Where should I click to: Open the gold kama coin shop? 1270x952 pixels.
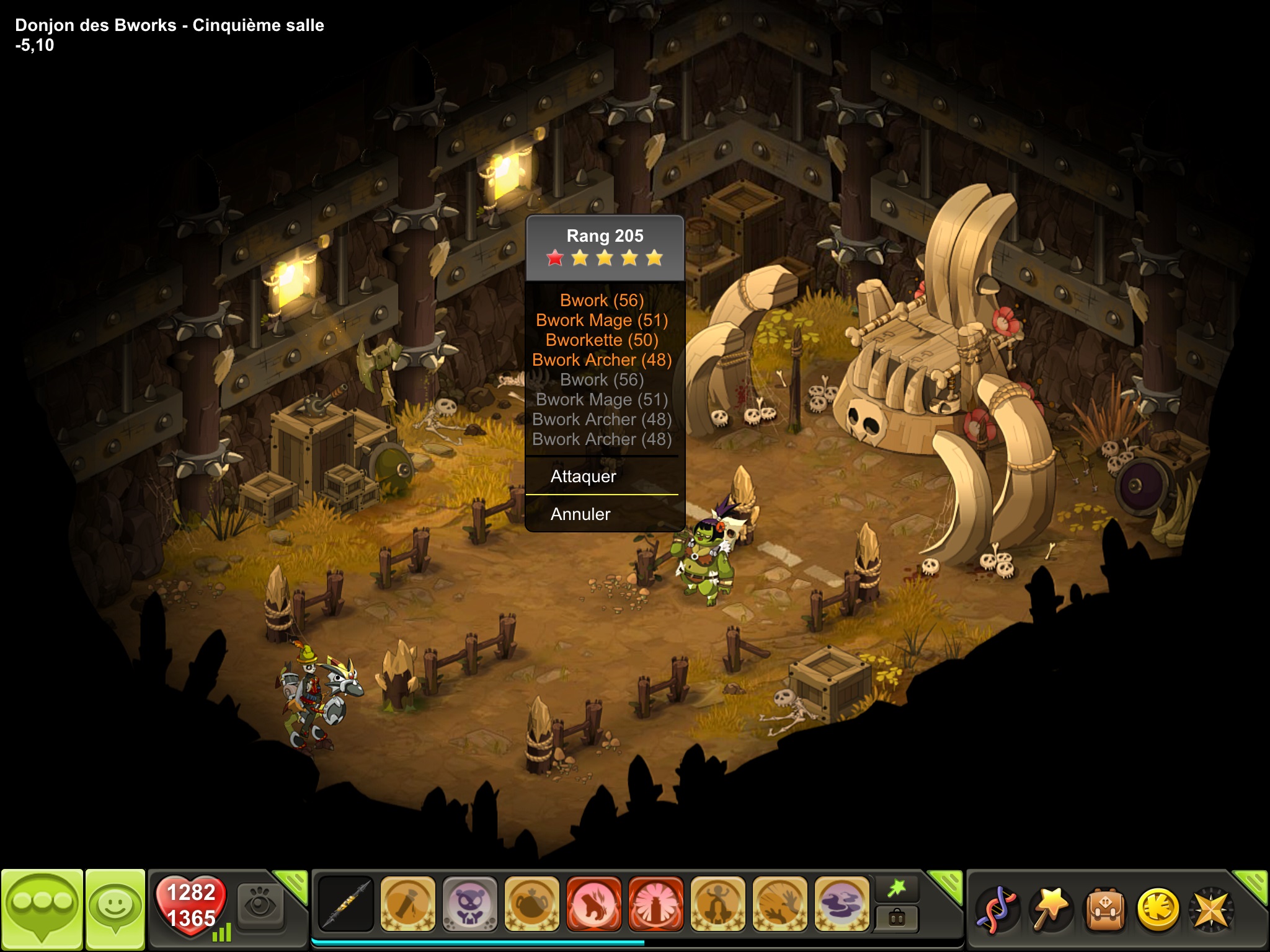pos(1158,910)
